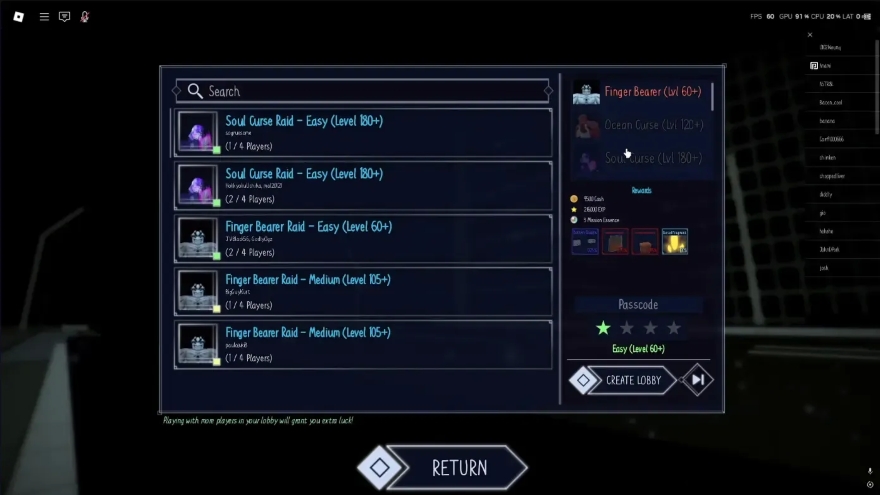Open the Roblox chat window icon

(x=64, y=17)
